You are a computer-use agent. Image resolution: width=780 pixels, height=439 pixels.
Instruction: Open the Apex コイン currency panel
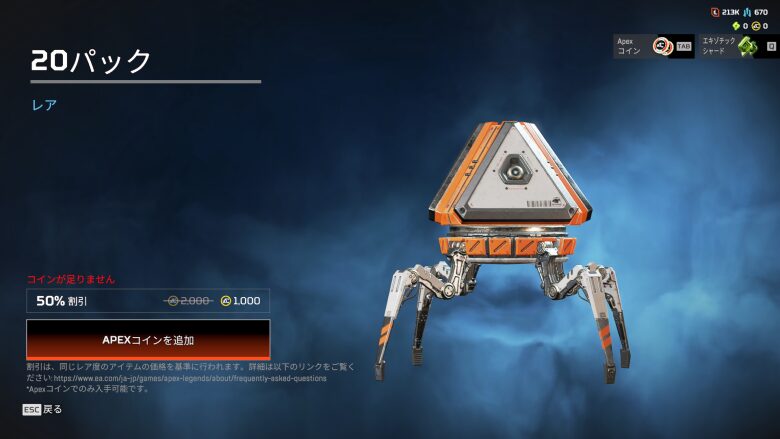pos(653,46)
